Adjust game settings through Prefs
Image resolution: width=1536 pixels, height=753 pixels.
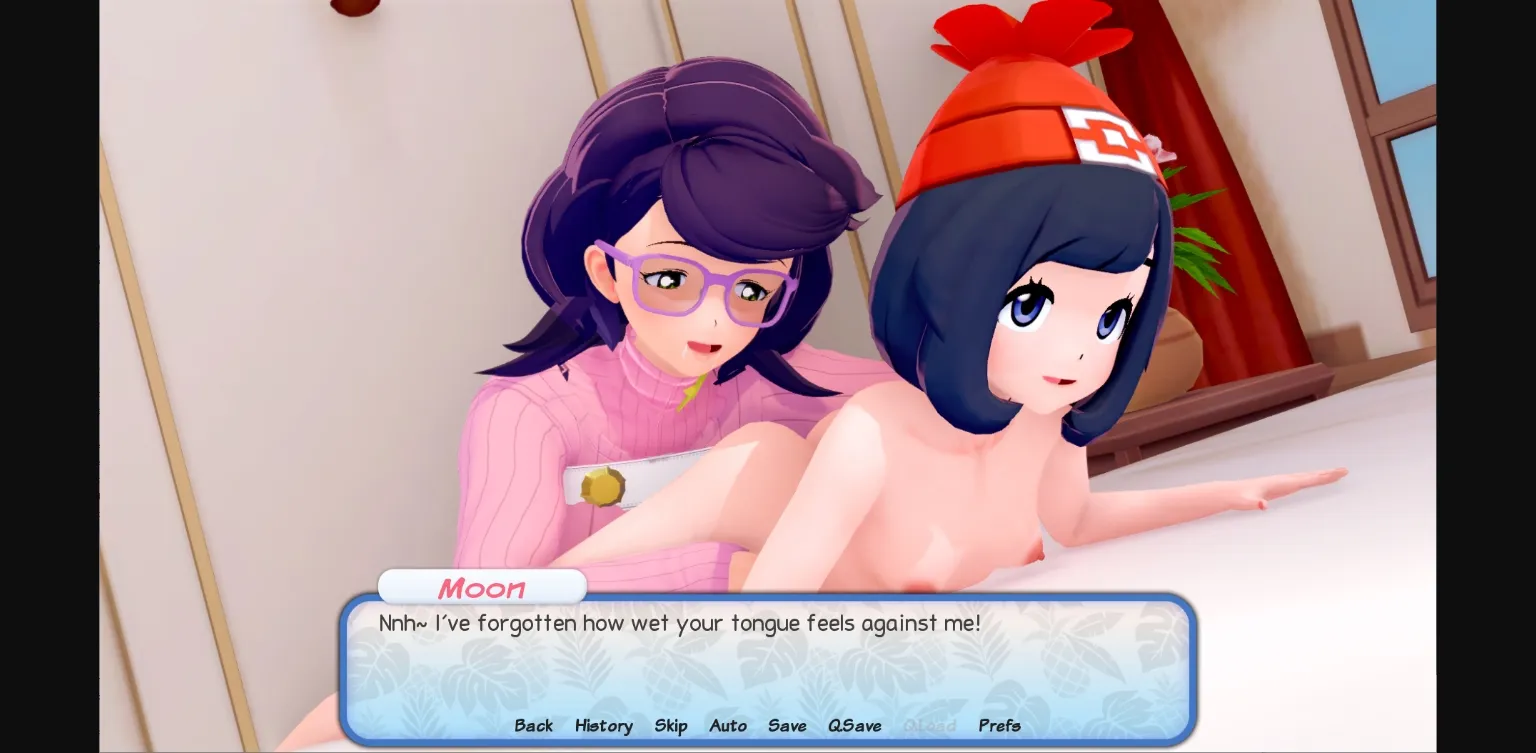[x=999, y=726]
